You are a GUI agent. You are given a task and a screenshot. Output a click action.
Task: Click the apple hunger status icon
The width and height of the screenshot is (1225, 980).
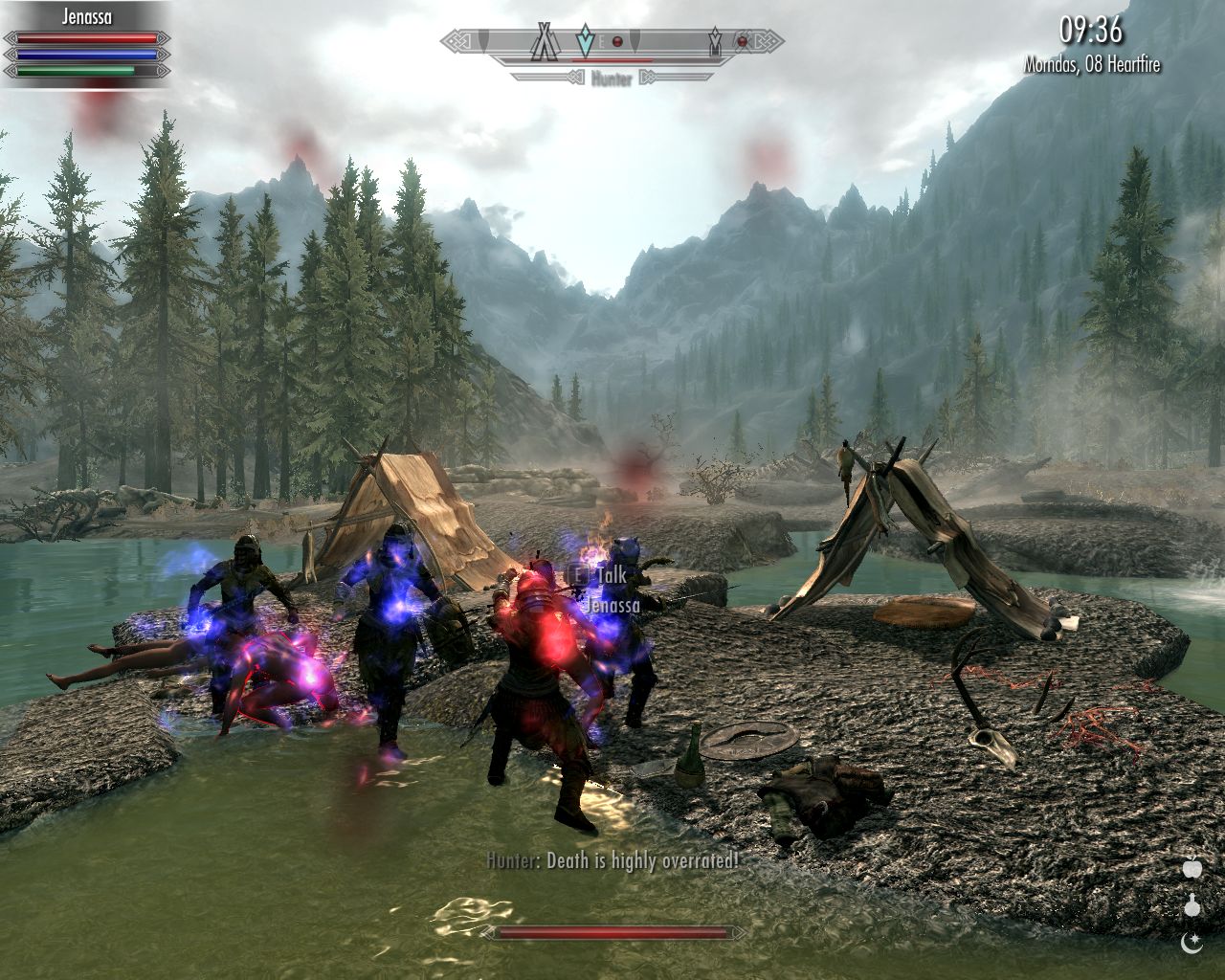tap(1192, 869)
